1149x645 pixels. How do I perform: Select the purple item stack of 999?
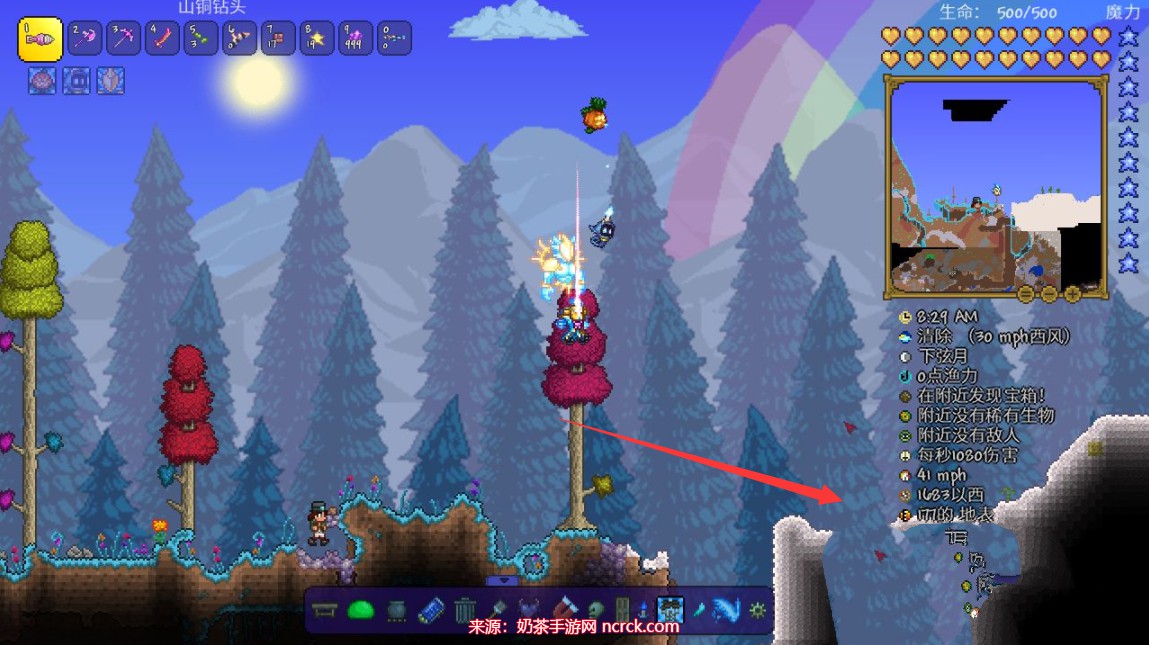pos(355,39)
